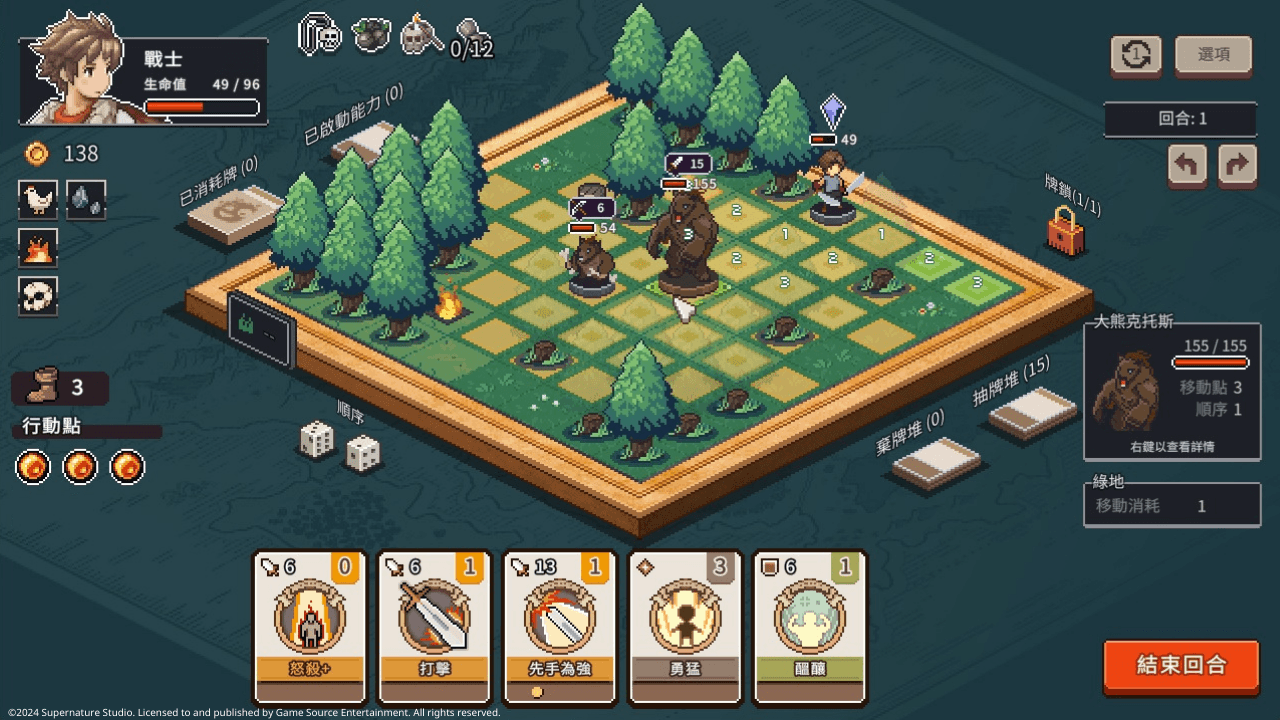Image resolution: width=1280 pixels, height=720 pixels.
Task: Select the chicken relic icon
Action: (x=38, y=199)
